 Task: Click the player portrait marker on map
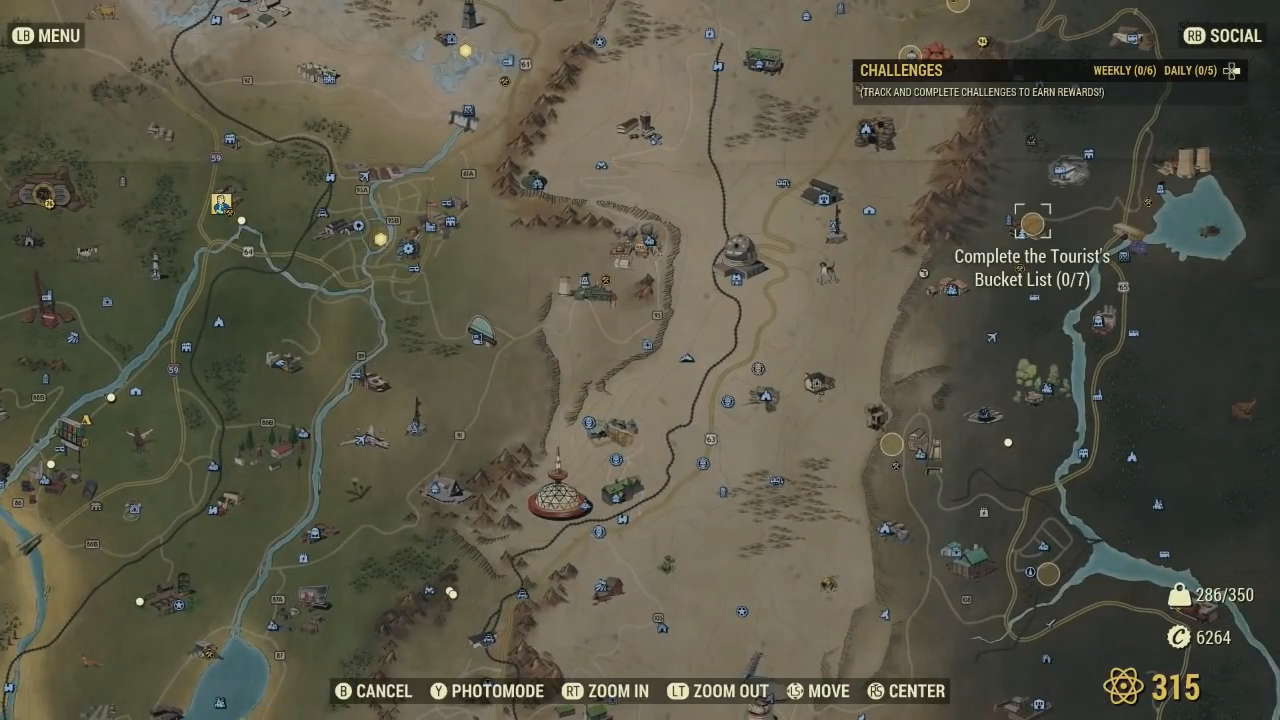point(221,204)
